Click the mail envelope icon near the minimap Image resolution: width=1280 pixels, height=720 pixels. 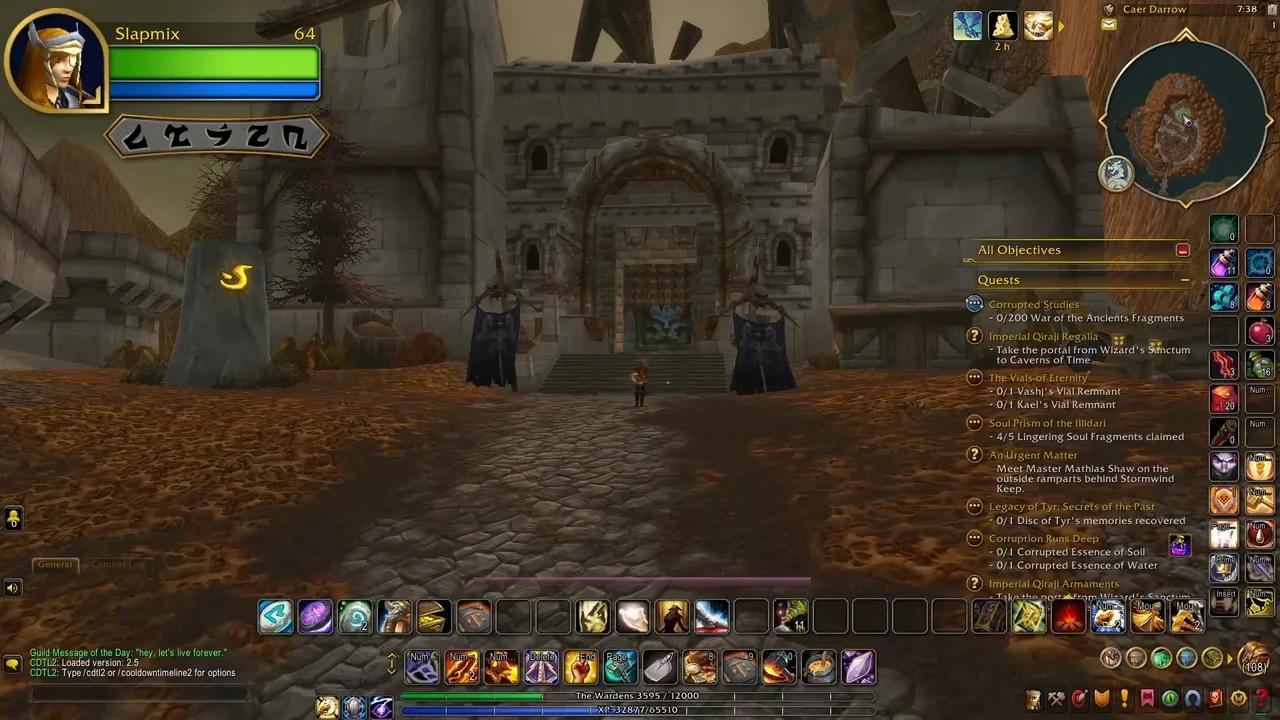pos(1108,23)
